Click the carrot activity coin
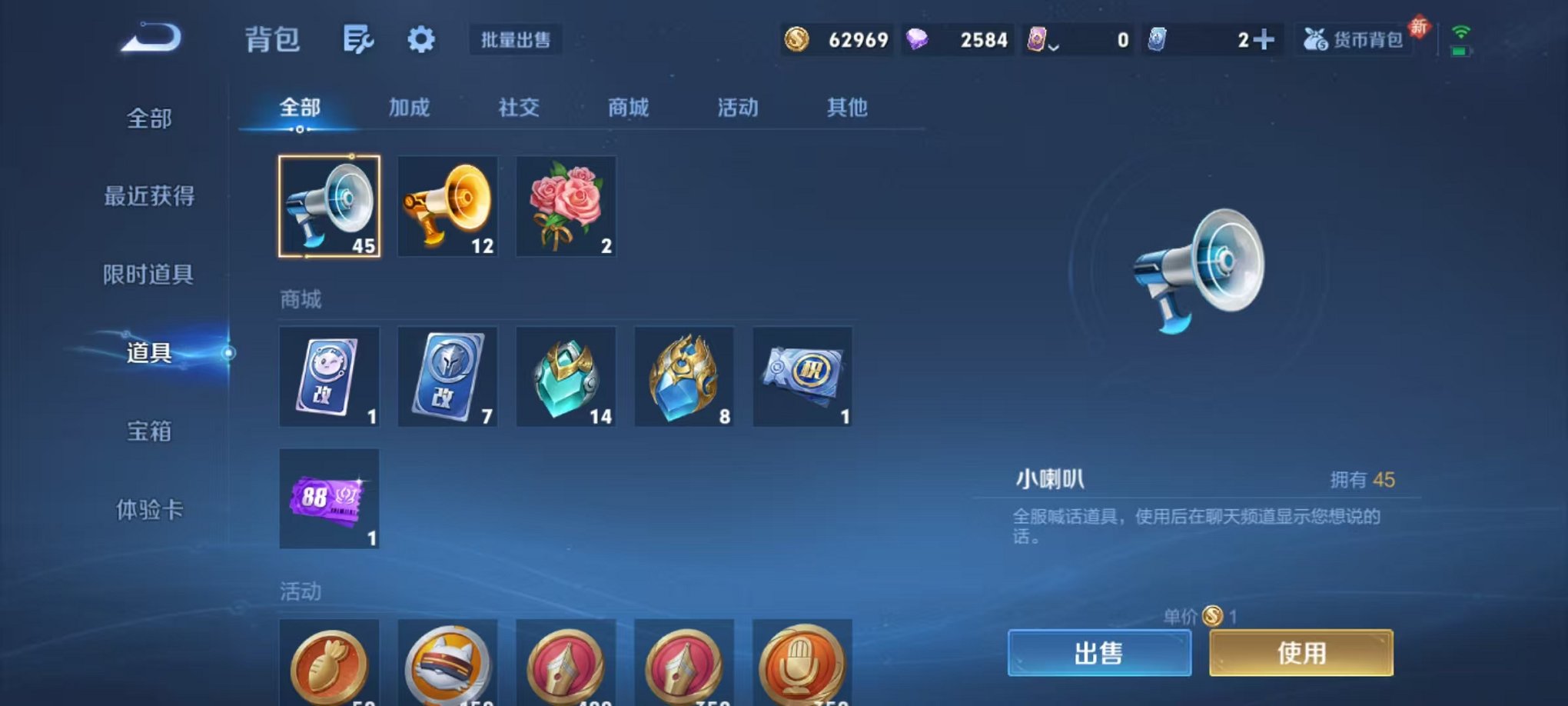 pos(329,666)
